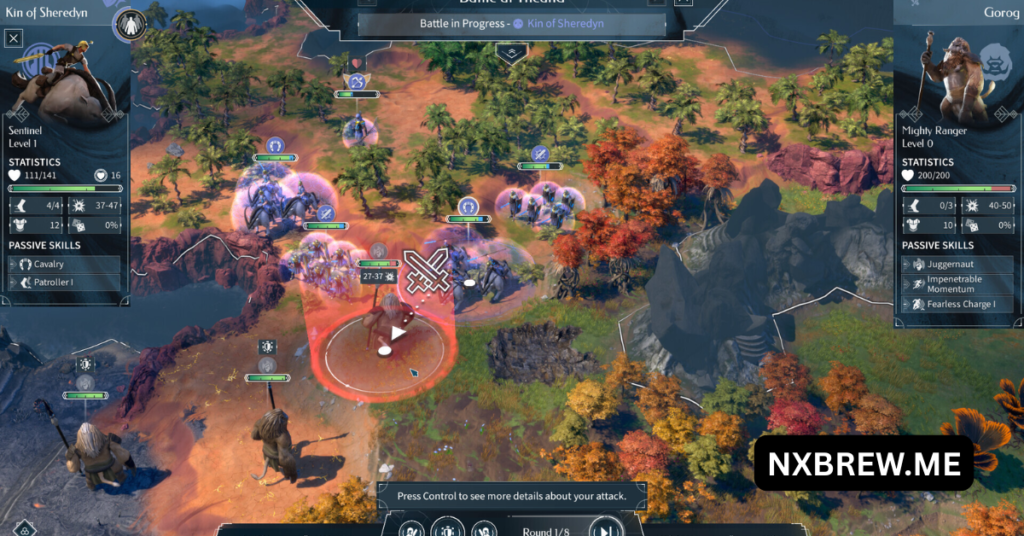
Task: Close the Kin of Sheredyn unit panel
Action: 13,39
